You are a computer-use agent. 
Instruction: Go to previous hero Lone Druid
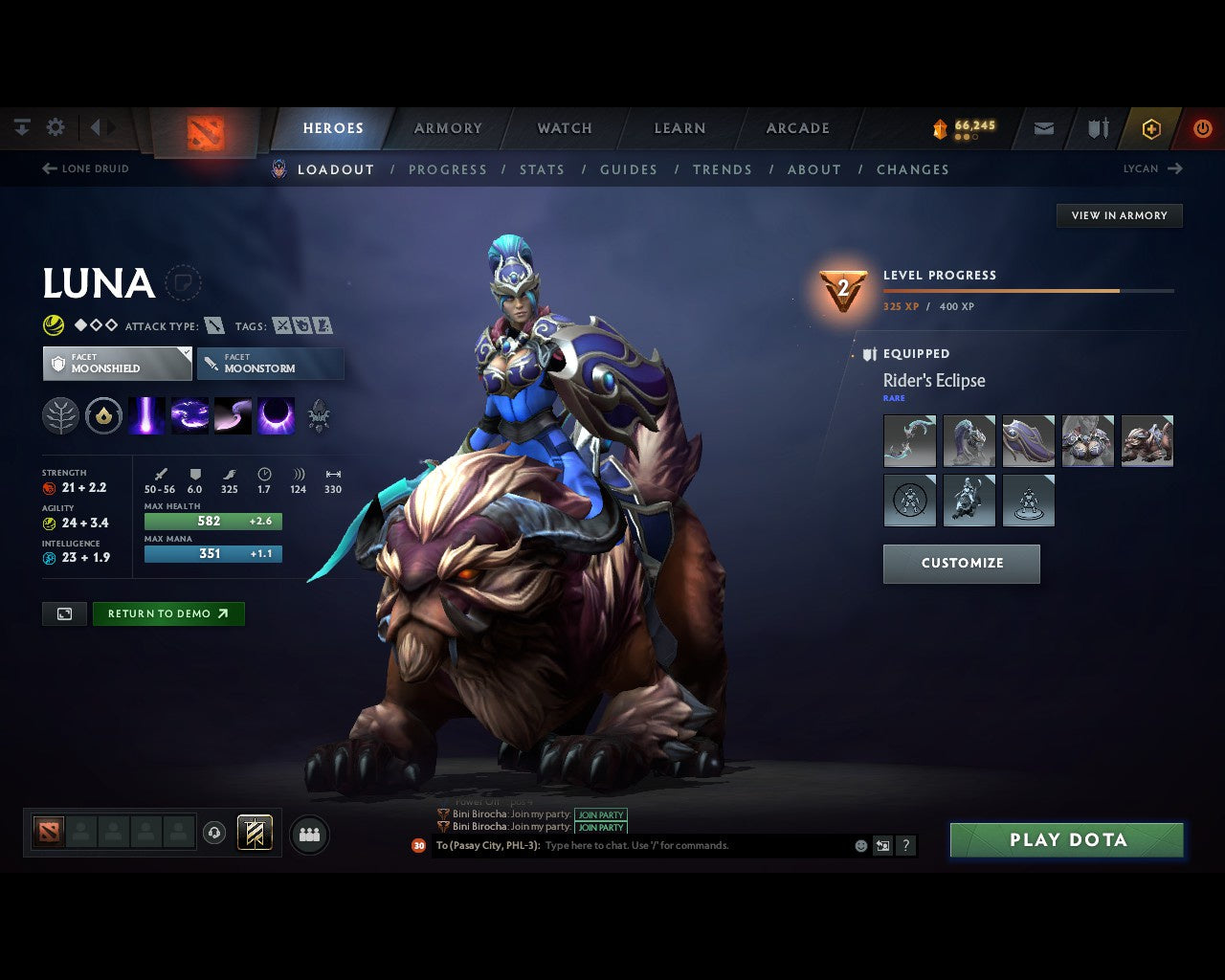point(86,168)
